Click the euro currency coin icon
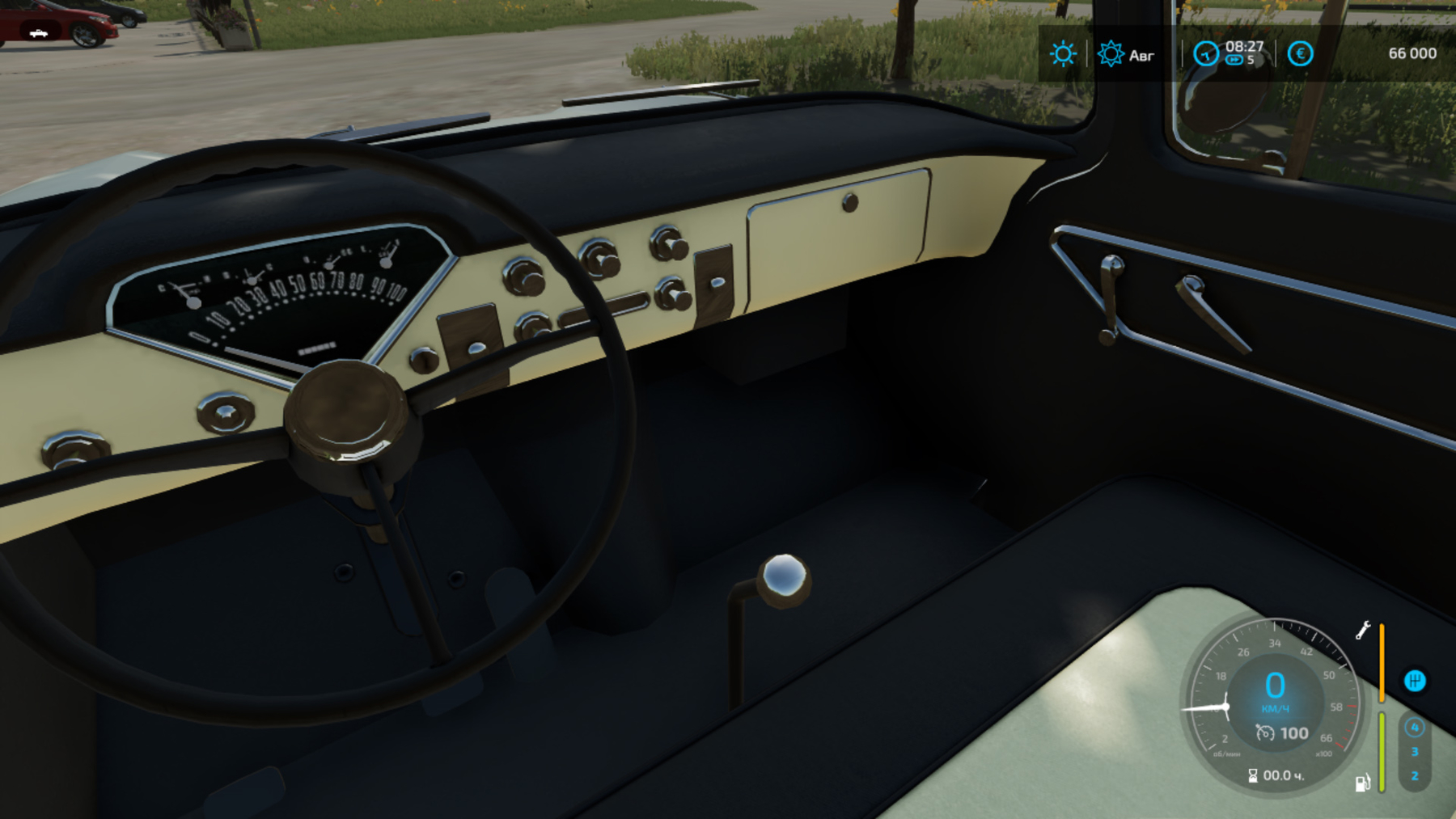The image size is (1456, 819). click(x=1301, y=53)
